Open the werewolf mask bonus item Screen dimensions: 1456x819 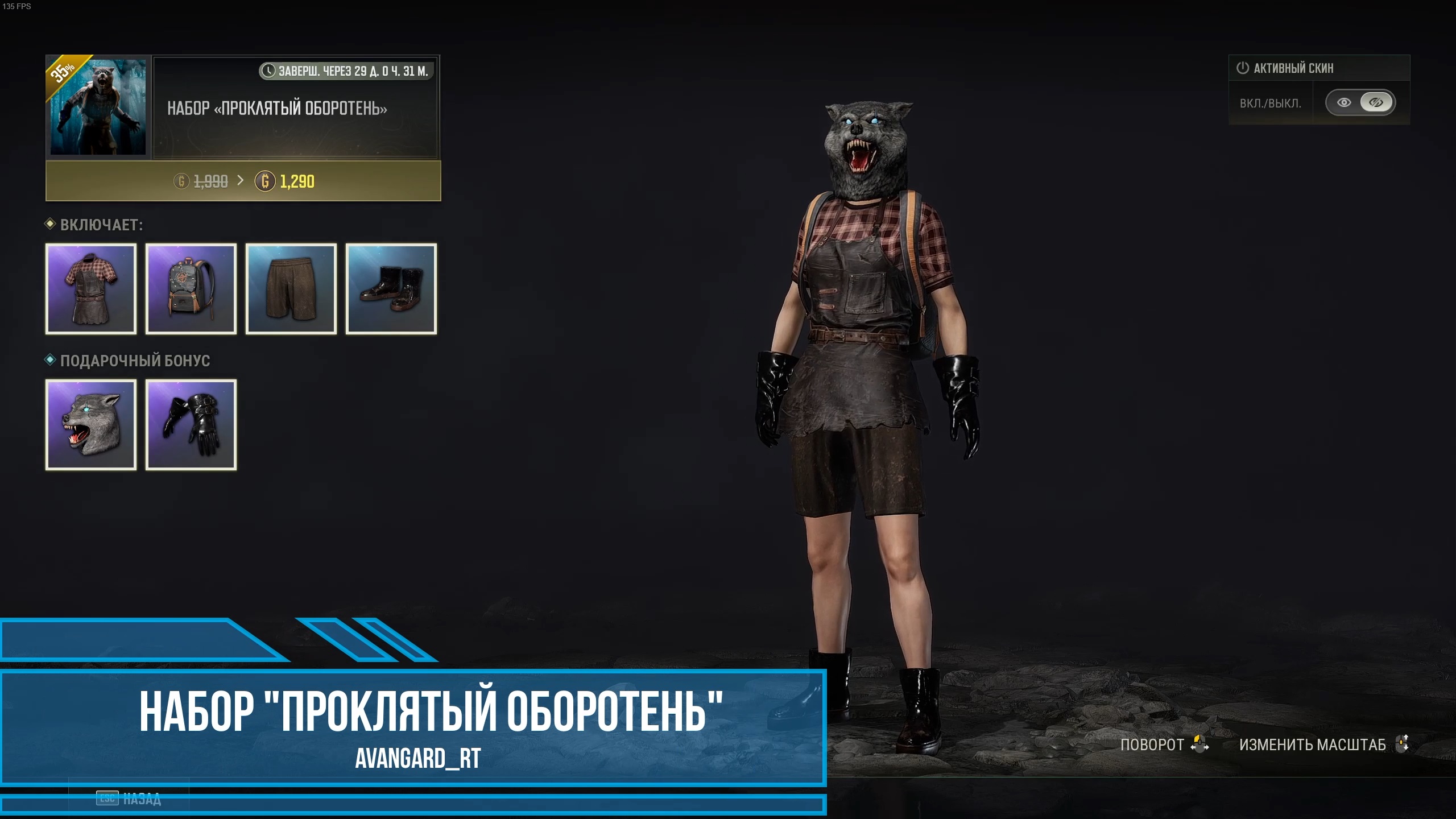point(91,425)
